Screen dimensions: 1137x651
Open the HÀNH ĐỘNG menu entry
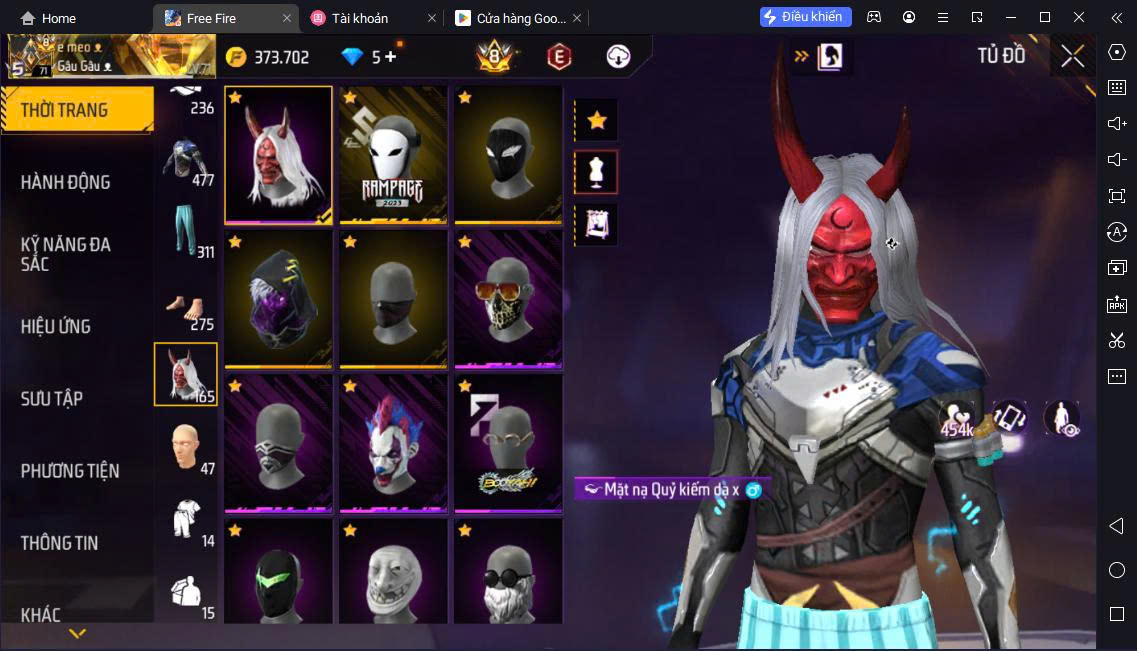tap(66, 182)
